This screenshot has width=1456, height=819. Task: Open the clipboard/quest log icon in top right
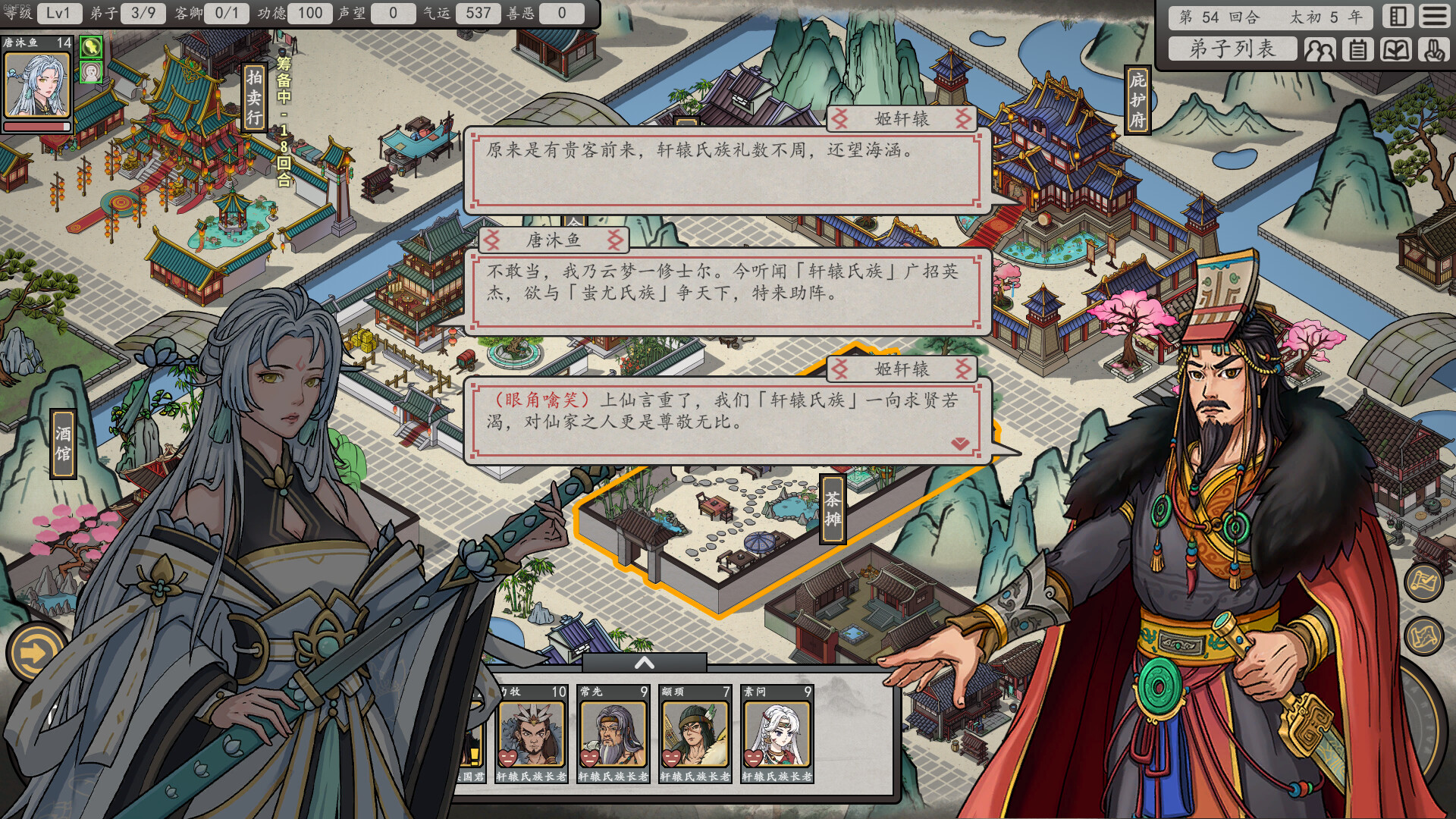click(1356, 50)
